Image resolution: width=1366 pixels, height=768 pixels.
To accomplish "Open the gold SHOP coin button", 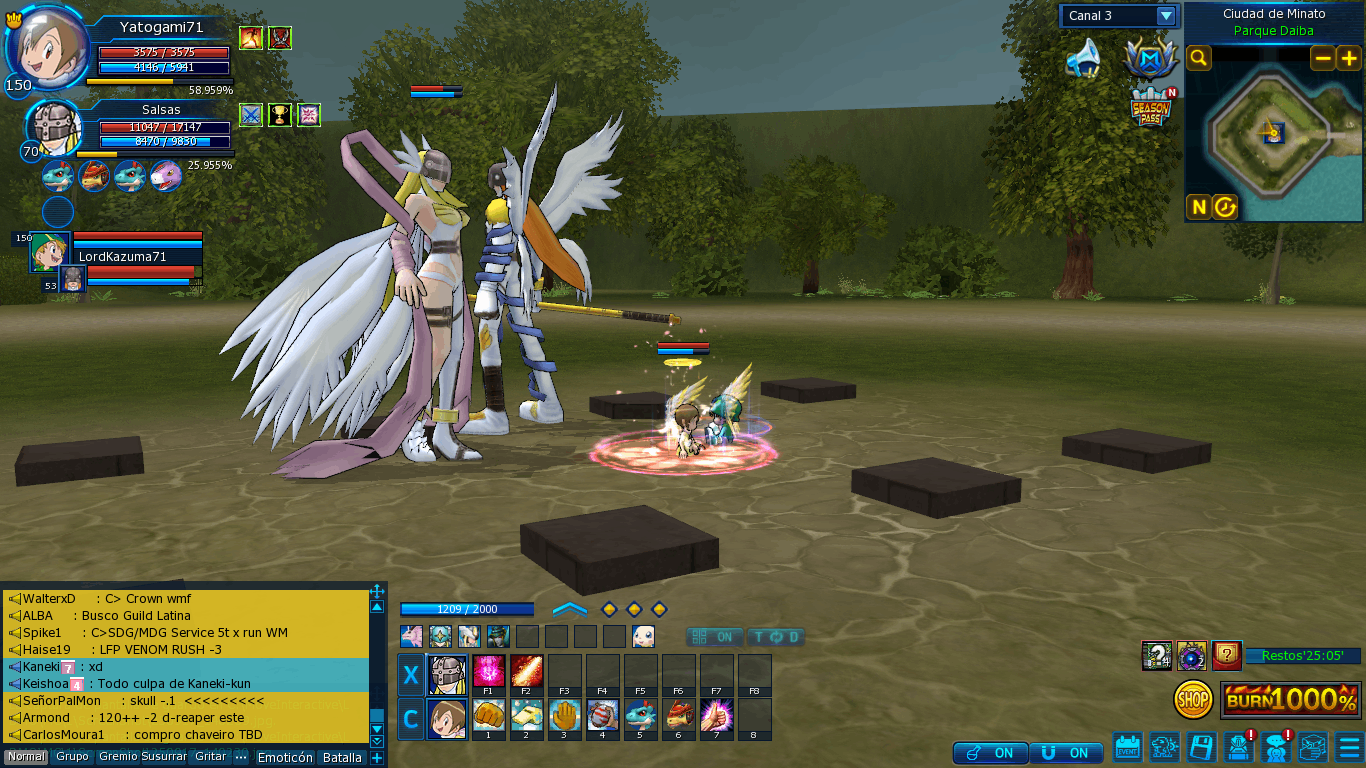I will click(1193, 700).
